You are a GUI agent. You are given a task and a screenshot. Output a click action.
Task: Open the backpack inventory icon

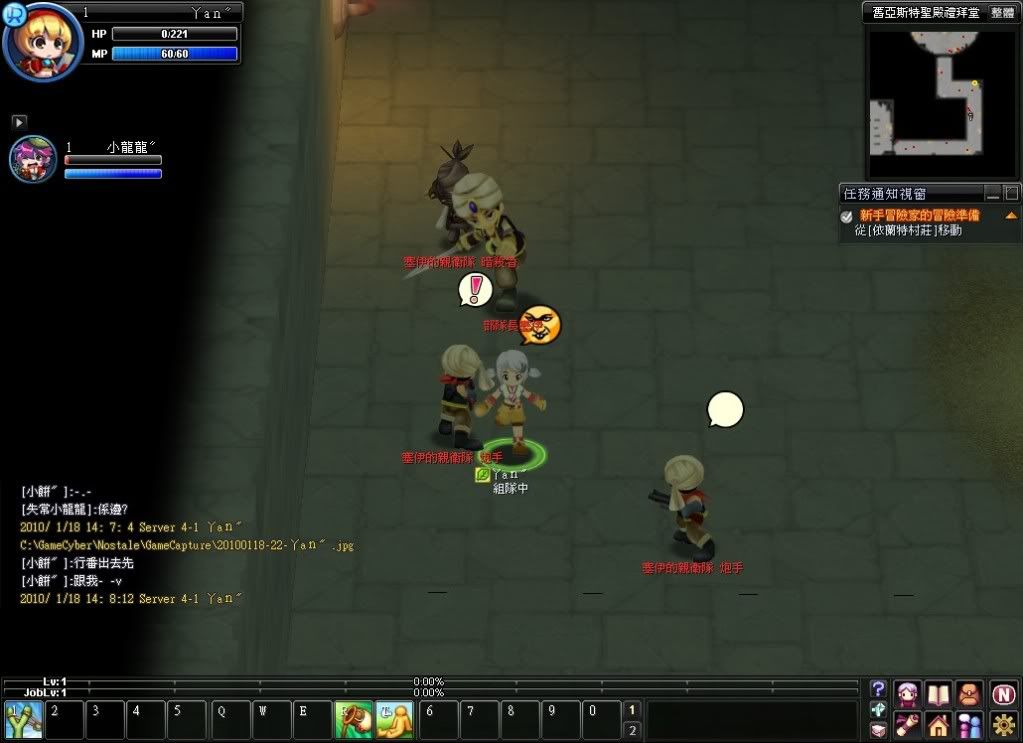968,693
